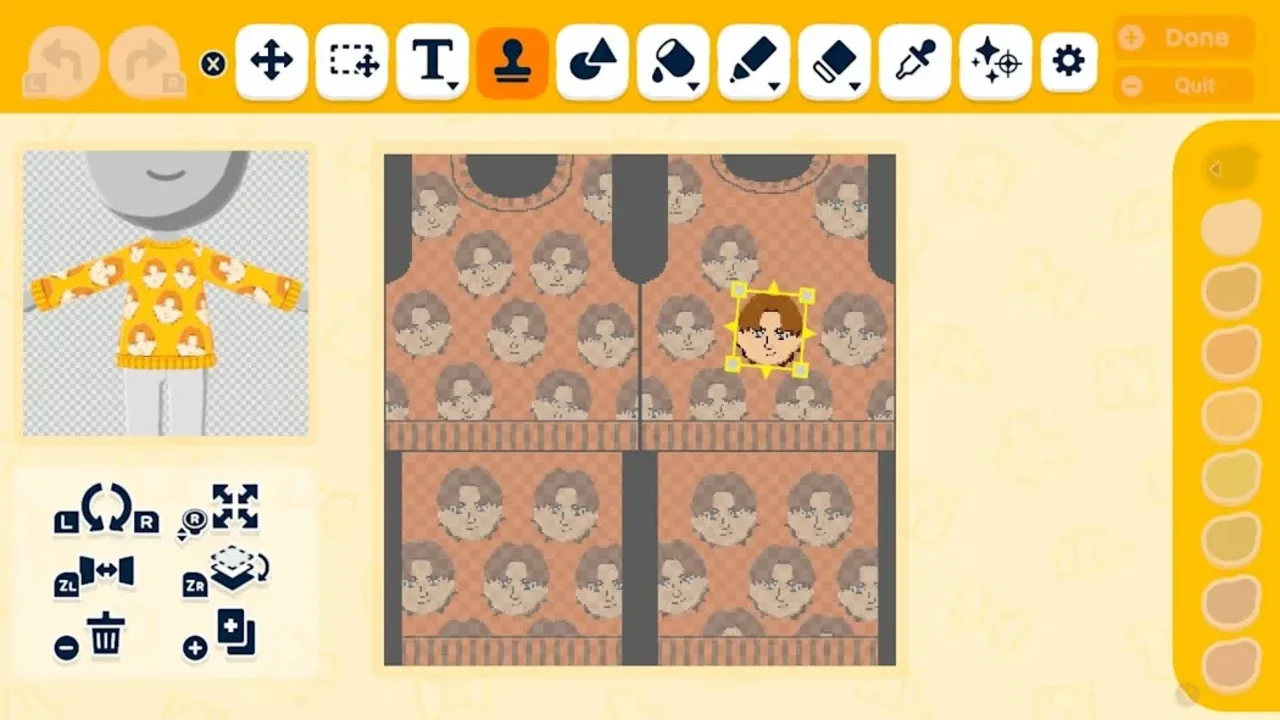Switch to the Eraser tool
1280x720 pixels.
tap(833, 58)
